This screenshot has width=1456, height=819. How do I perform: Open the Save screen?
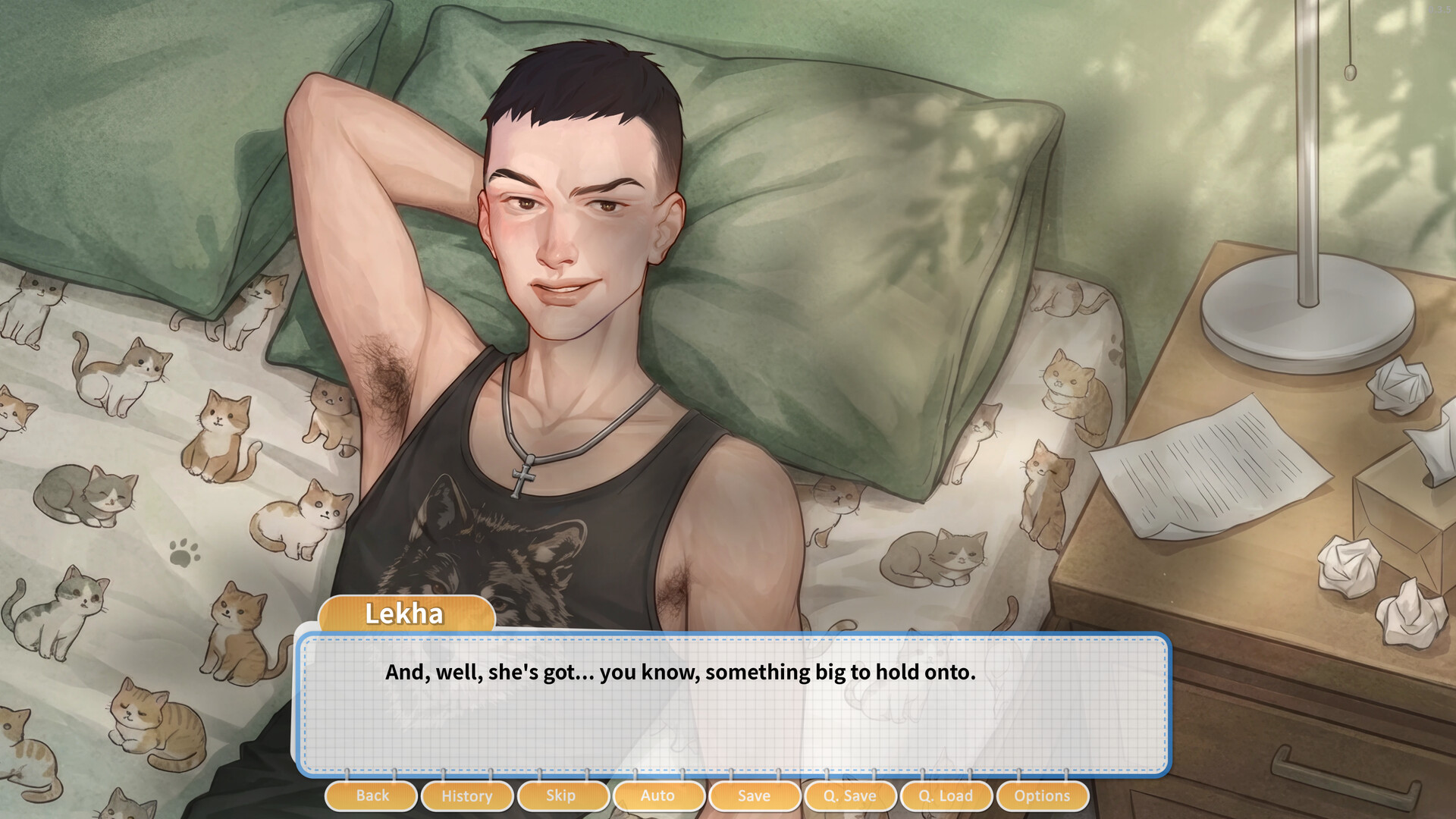(755, 795)
